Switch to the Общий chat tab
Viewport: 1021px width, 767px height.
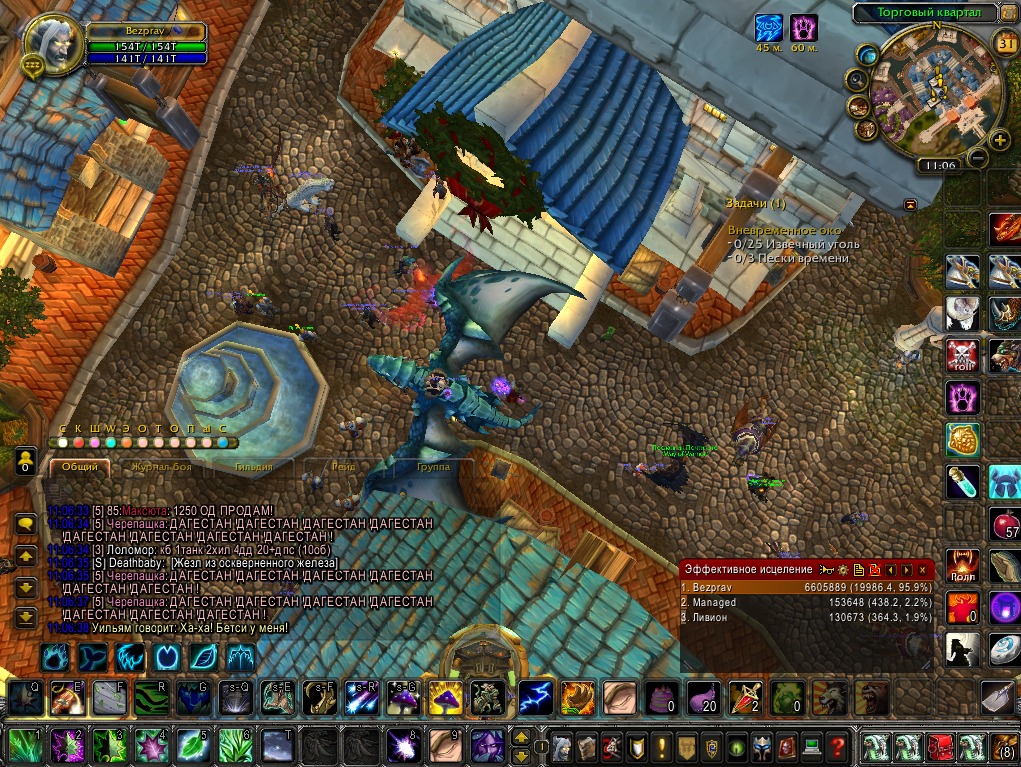[x=79, y=466]
